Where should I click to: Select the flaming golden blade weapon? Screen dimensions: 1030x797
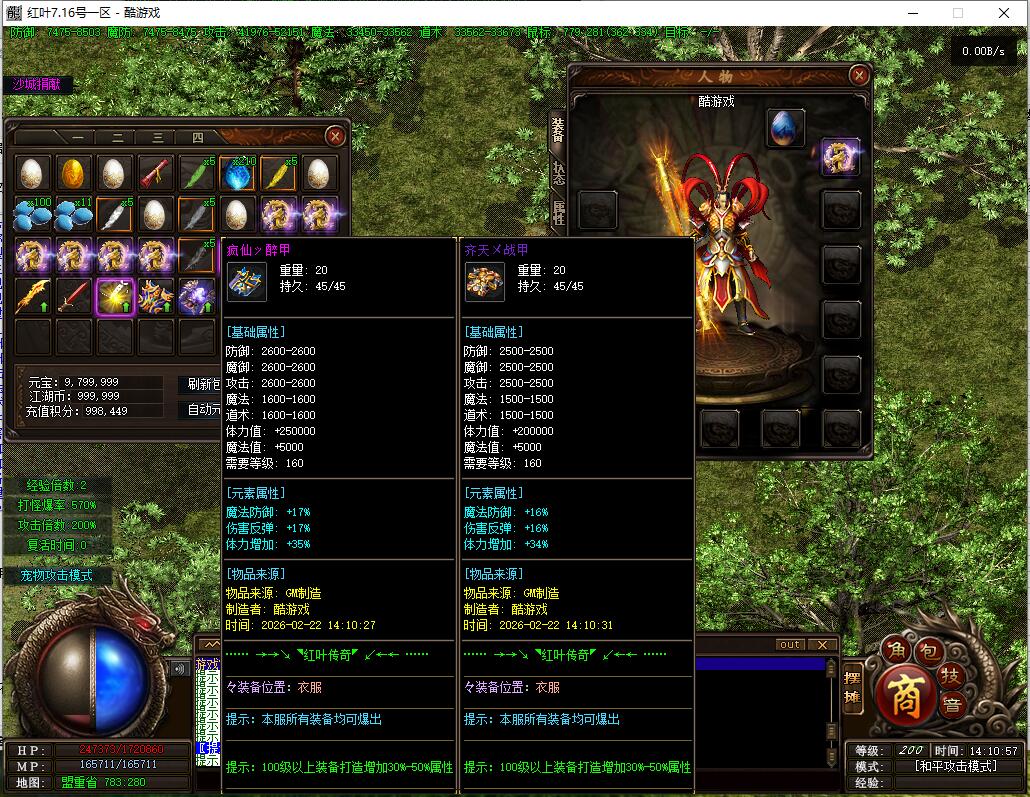tap(33, 296)
